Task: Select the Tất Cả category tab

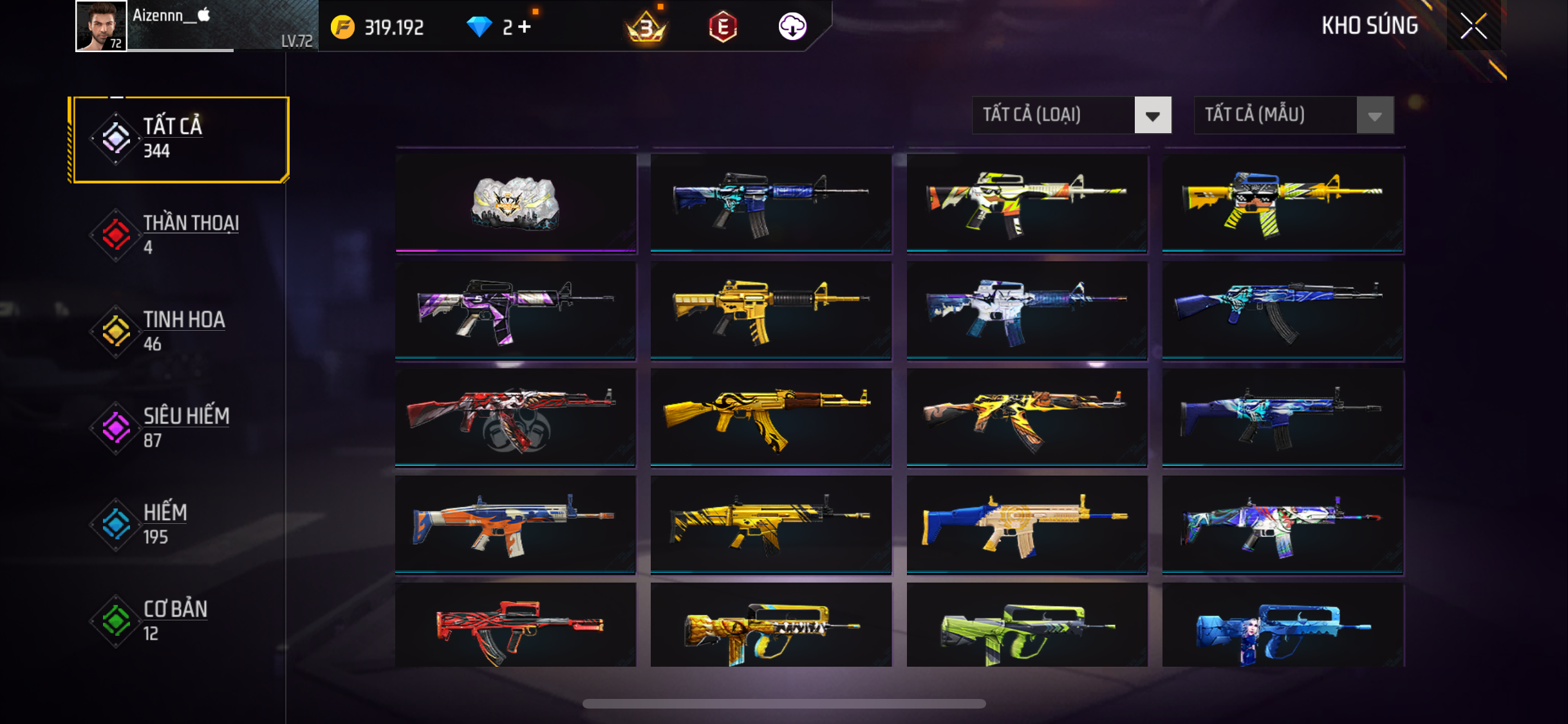Action: (181, 139)
